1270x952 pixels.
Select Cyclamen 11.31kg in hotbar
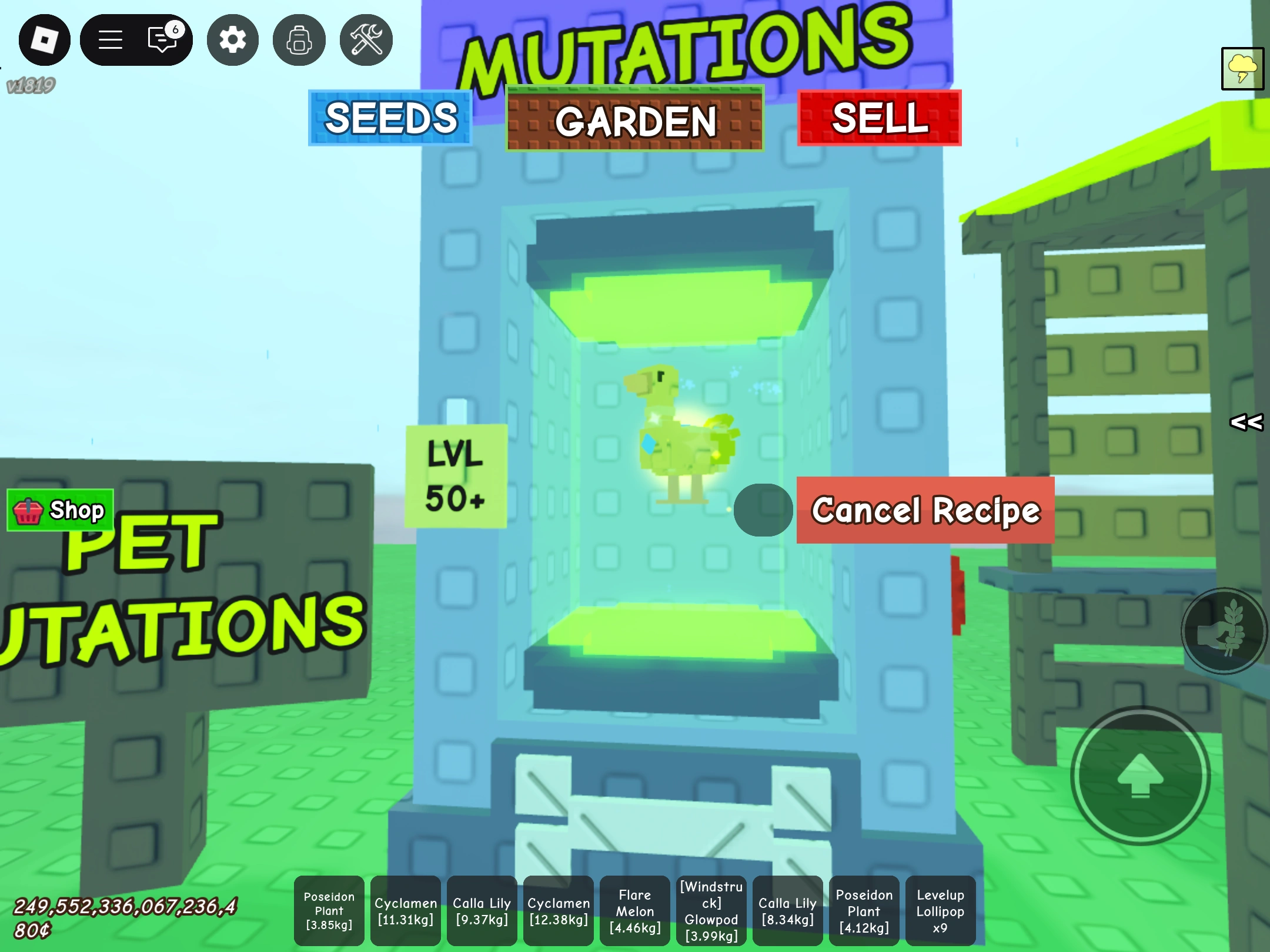click(x=405, y=910)
